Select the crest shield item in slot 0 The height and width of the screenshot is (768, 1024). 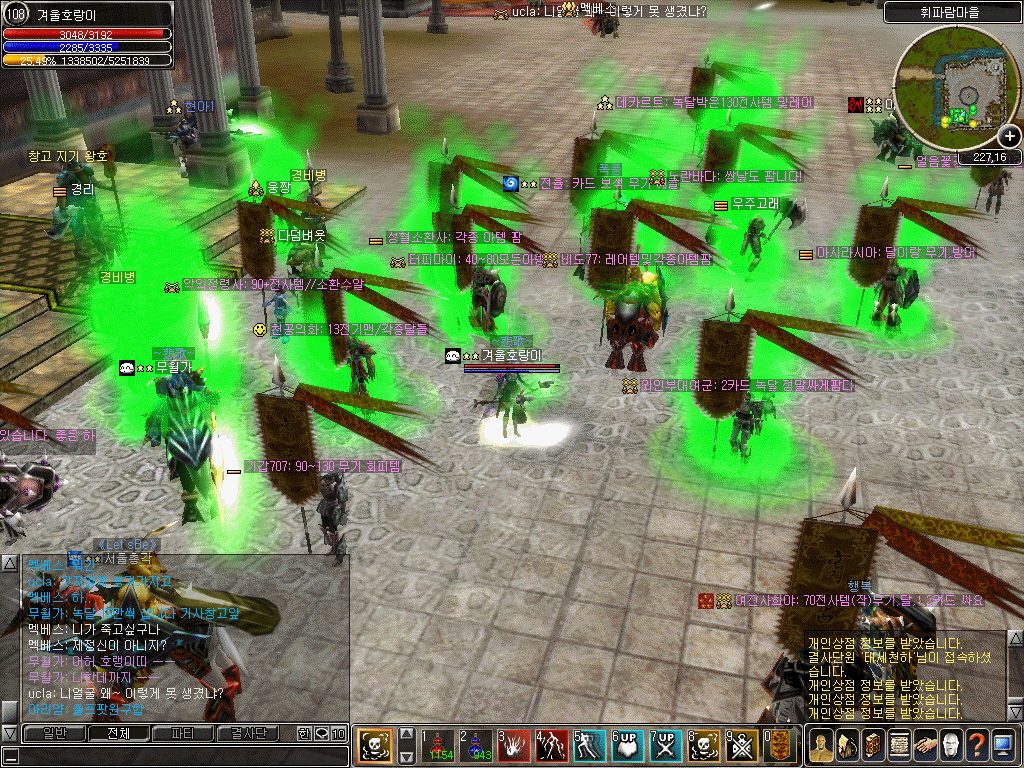780,746
